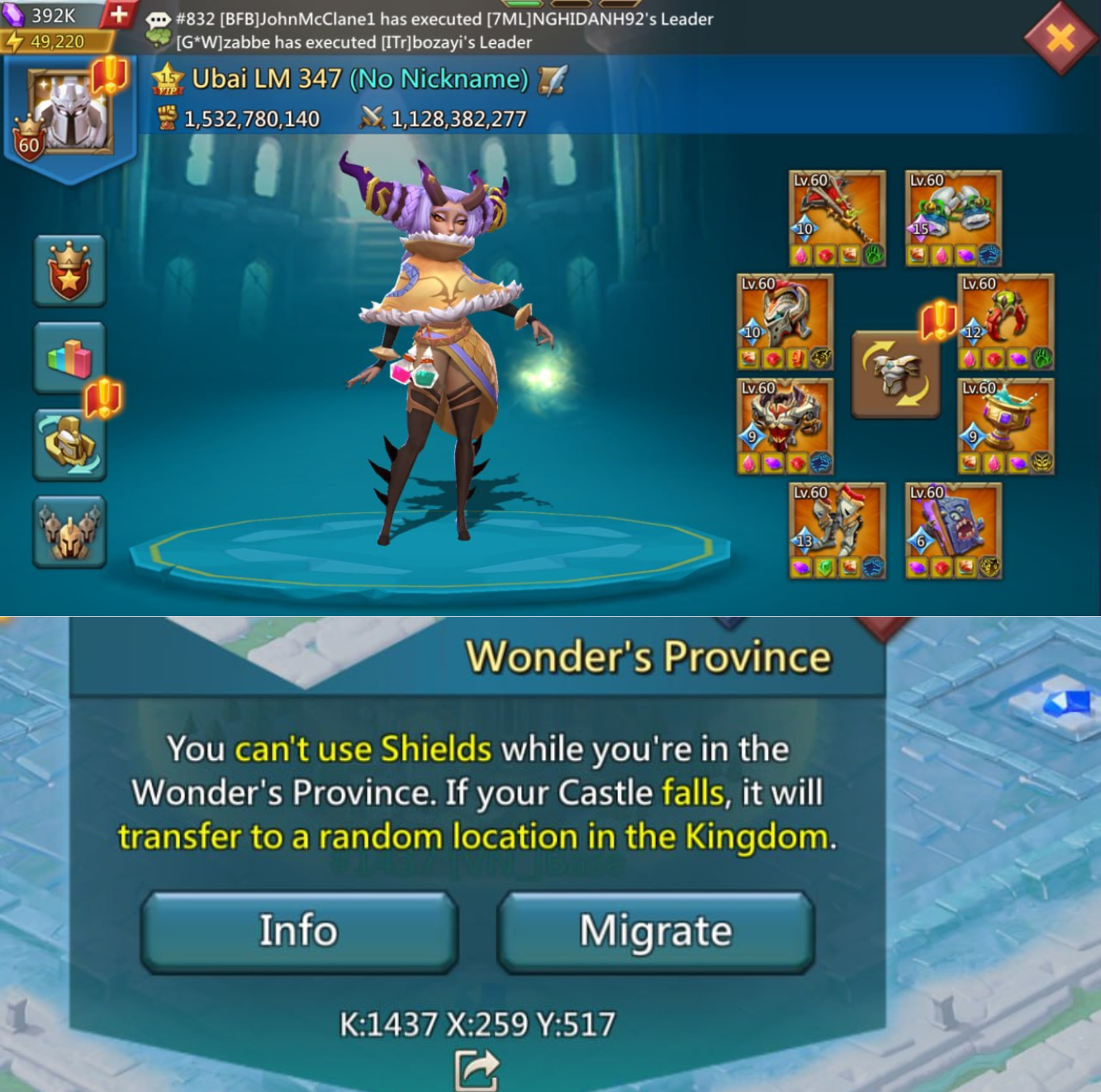Select the red claw accessory slot

(x=1005, y=321)
